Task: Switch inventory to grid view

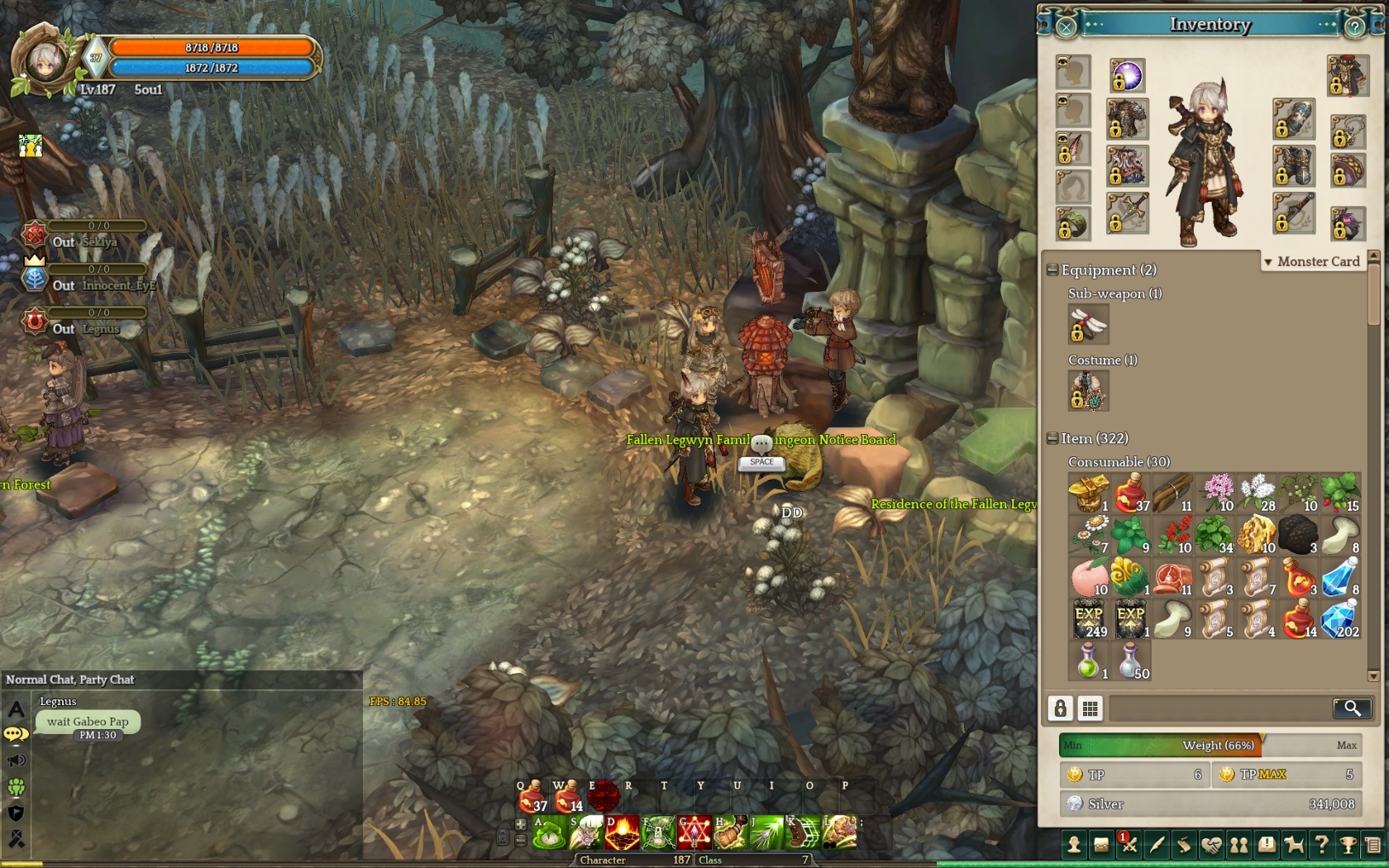Action: (x=1091, y=708)
